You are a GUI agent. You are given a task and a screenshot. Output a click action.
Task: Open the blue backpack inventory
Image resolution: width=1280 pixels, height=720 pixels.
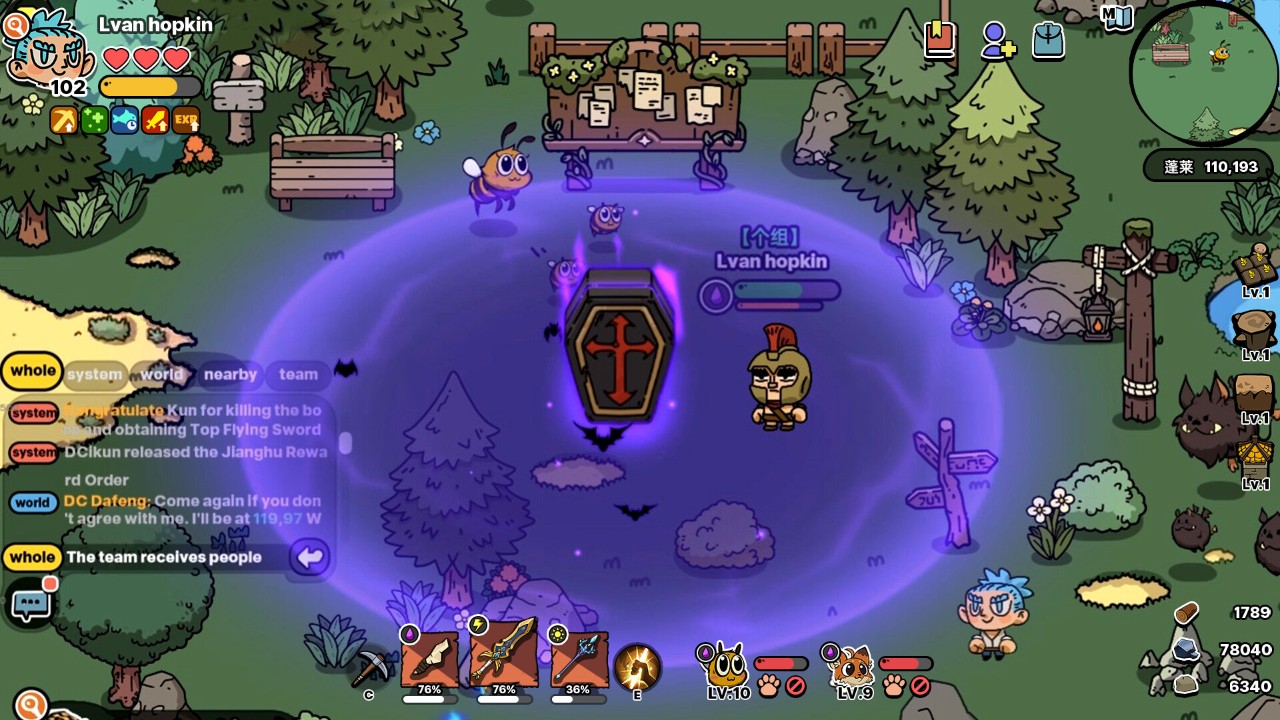(1048, 40)
